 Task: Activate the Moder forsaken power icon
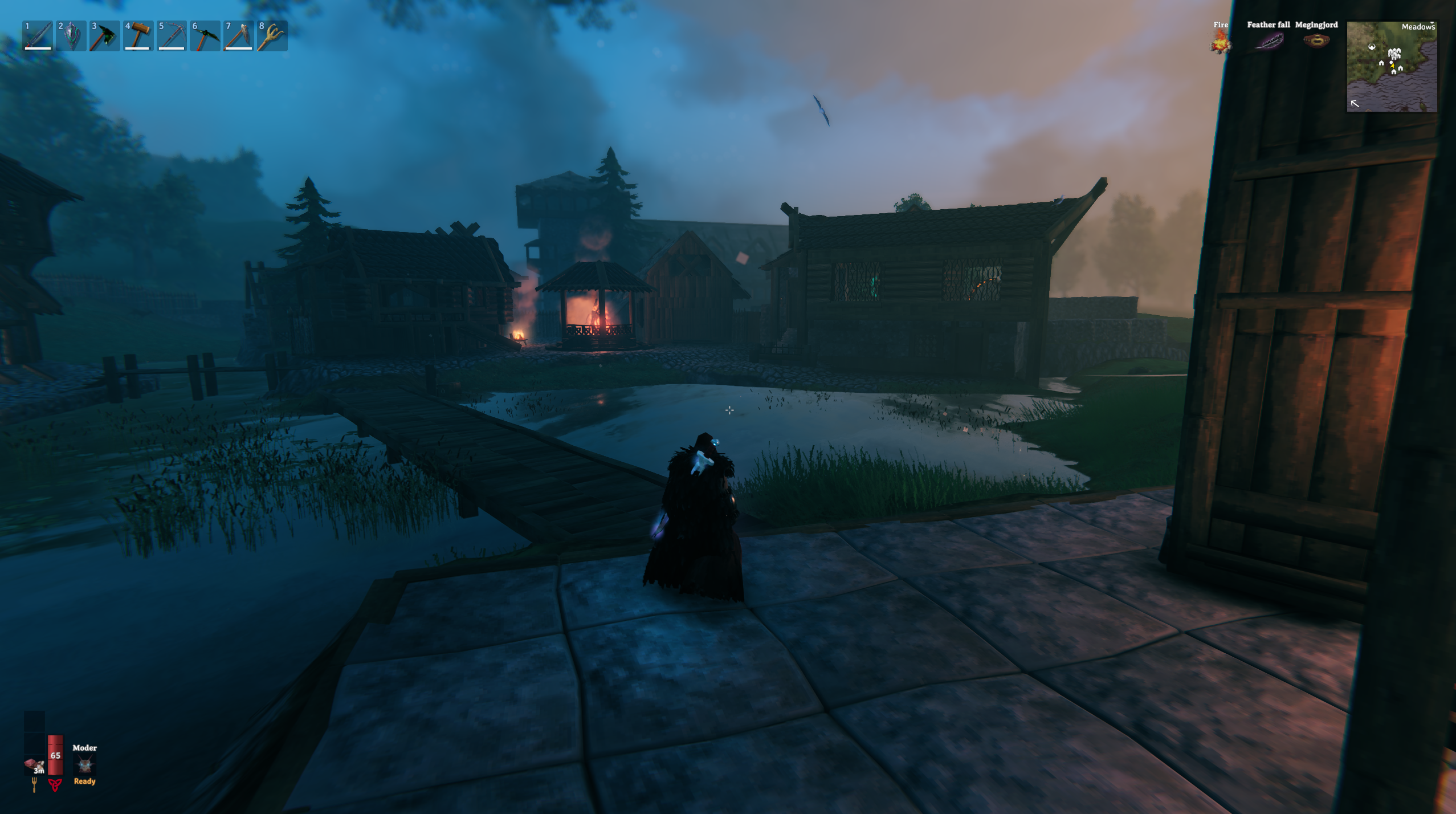(x=84, y=764)
